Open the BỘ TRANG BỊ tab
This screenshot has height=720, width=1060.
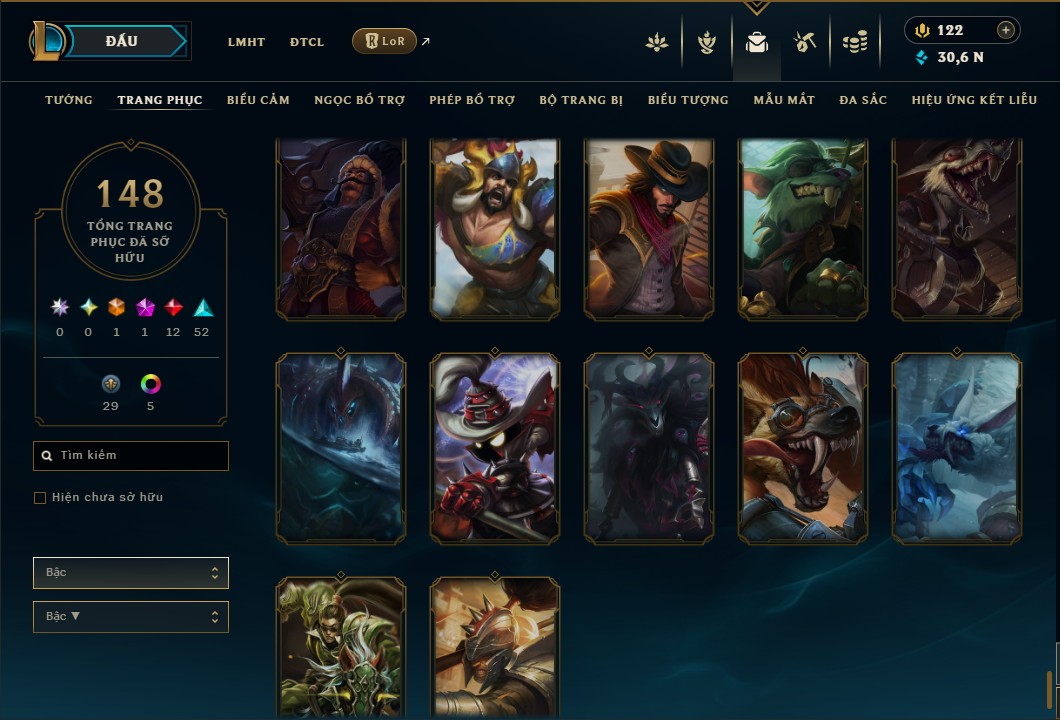[581, 100]
